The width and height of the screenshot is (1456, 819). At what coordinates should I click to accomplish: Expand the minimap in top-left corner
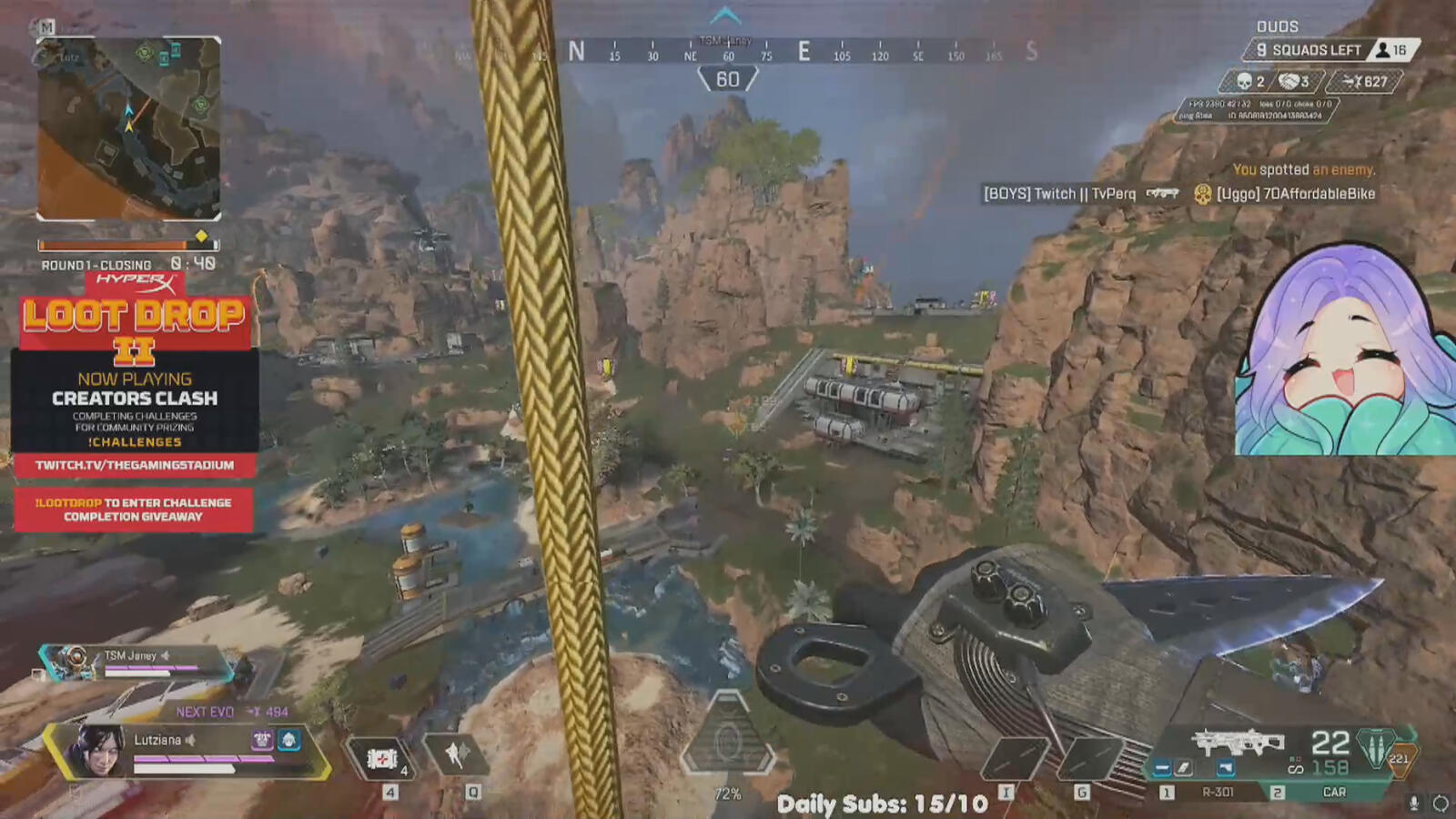pyautogui.click(x=127, y=127)
